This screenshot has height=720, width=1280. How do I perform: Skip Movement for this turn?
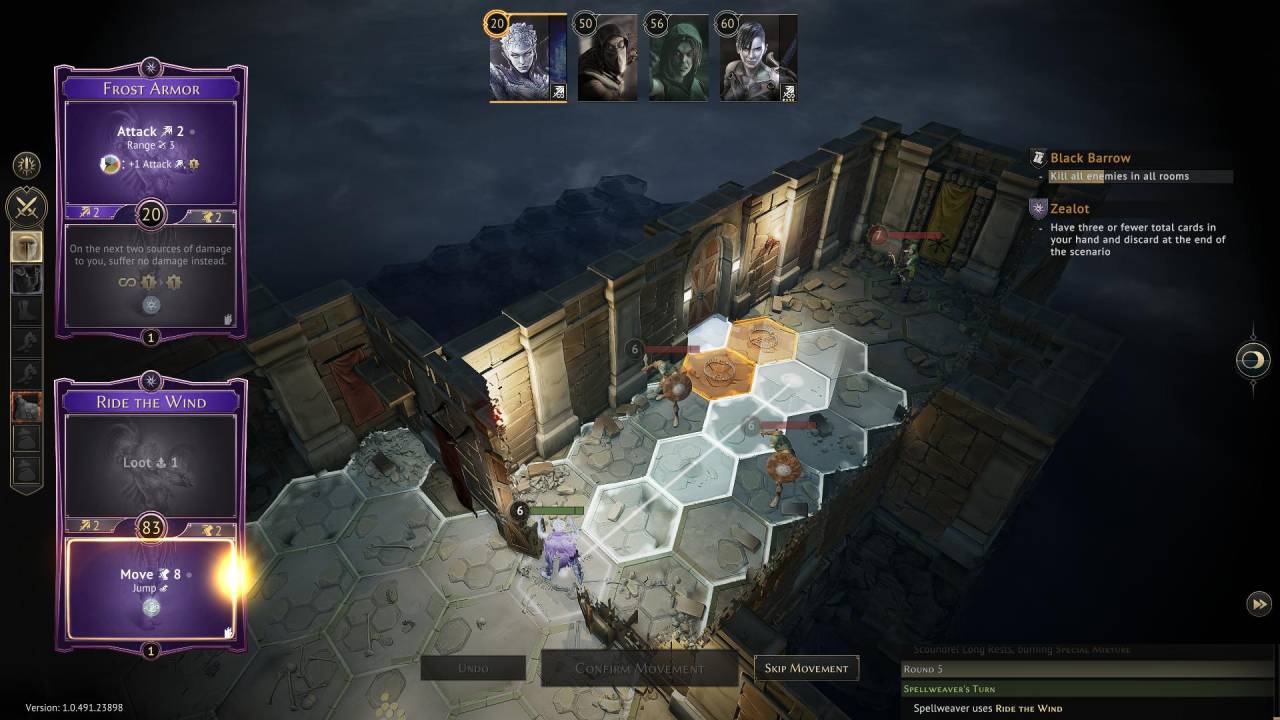point(806,668)
